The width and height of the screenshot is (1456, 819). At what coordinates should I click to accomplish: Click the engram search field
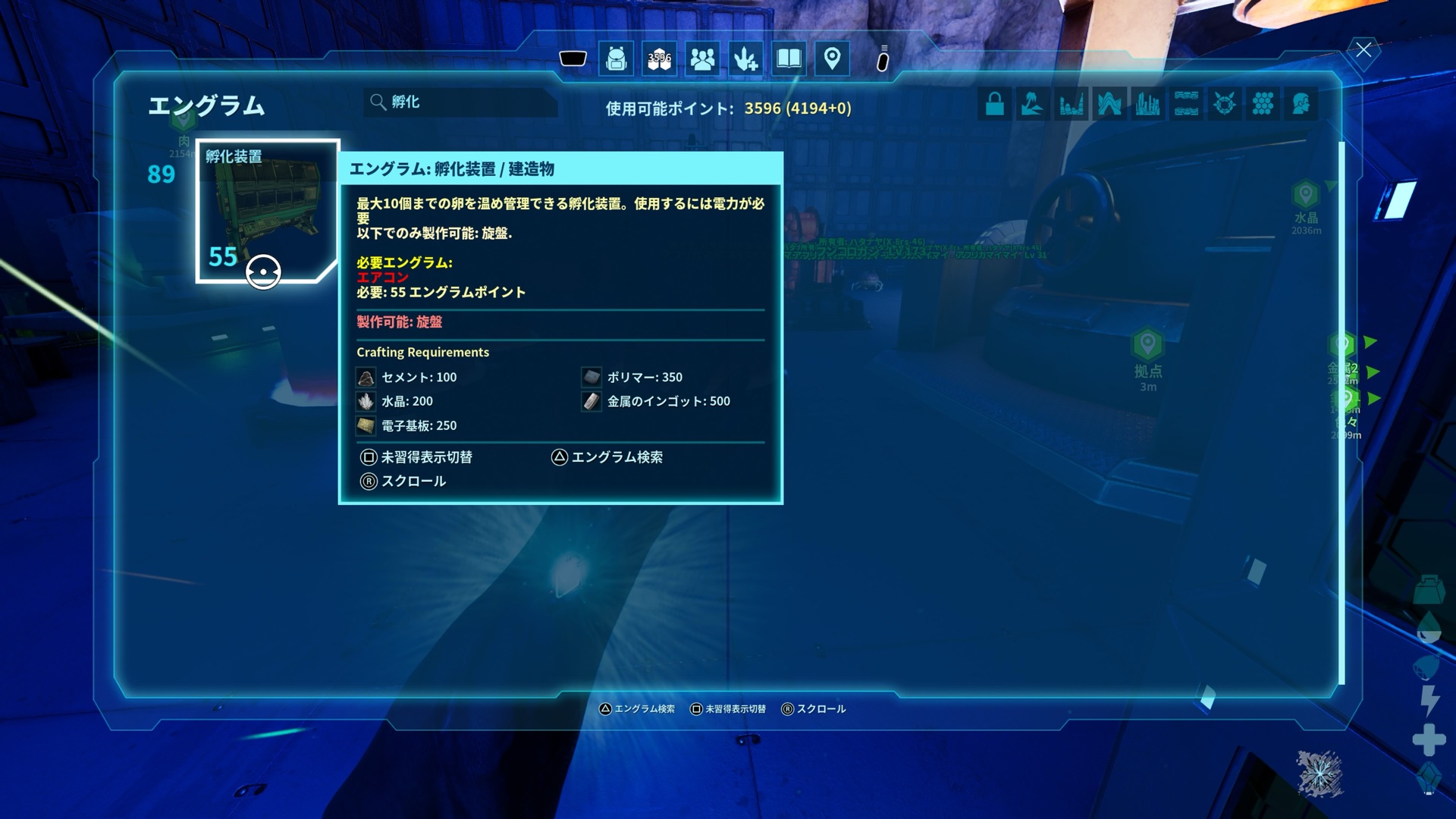[x=463, y=102]
